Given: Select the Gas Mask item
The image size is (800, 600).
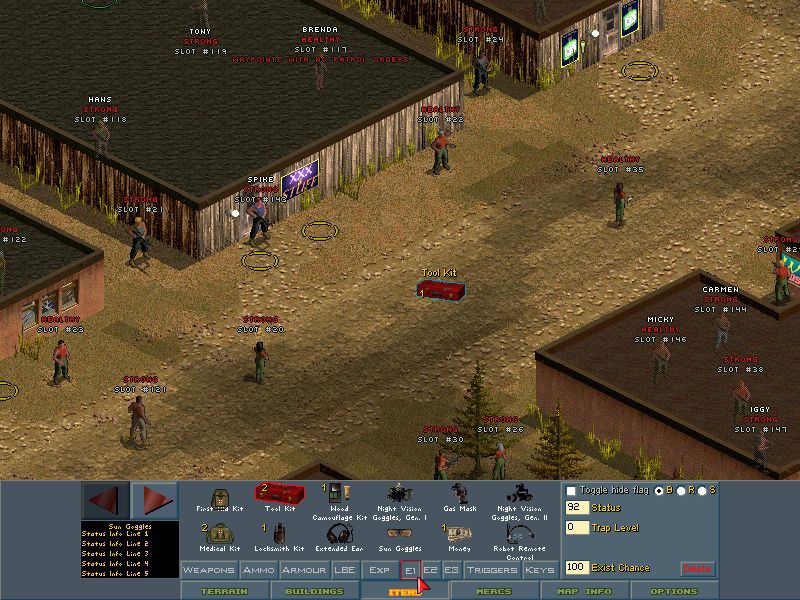Looking at the screenshot, I should 461,498.
